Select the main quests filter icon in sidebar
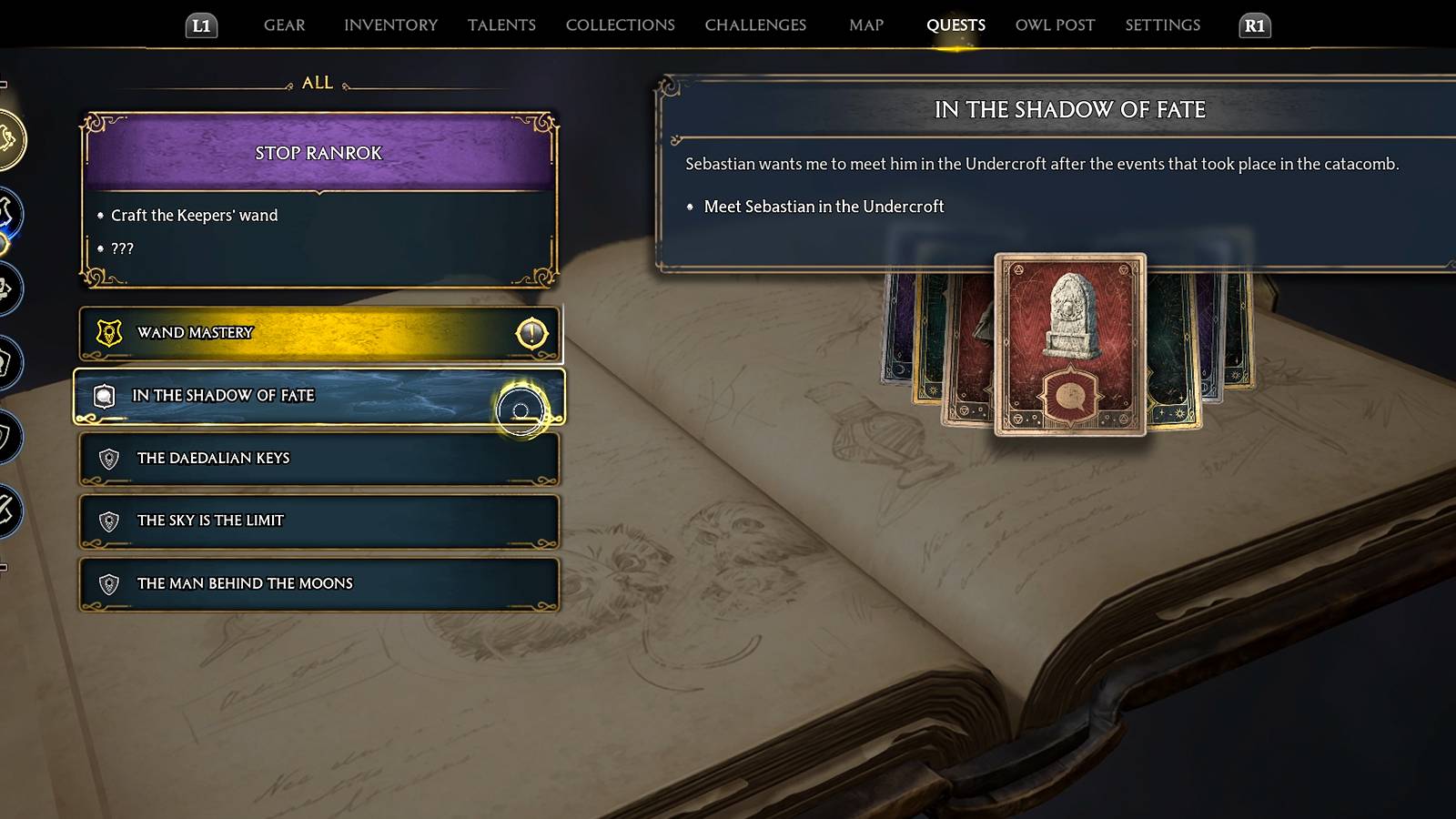This screenshot has width=1456, height=819. tap(14, 209)
